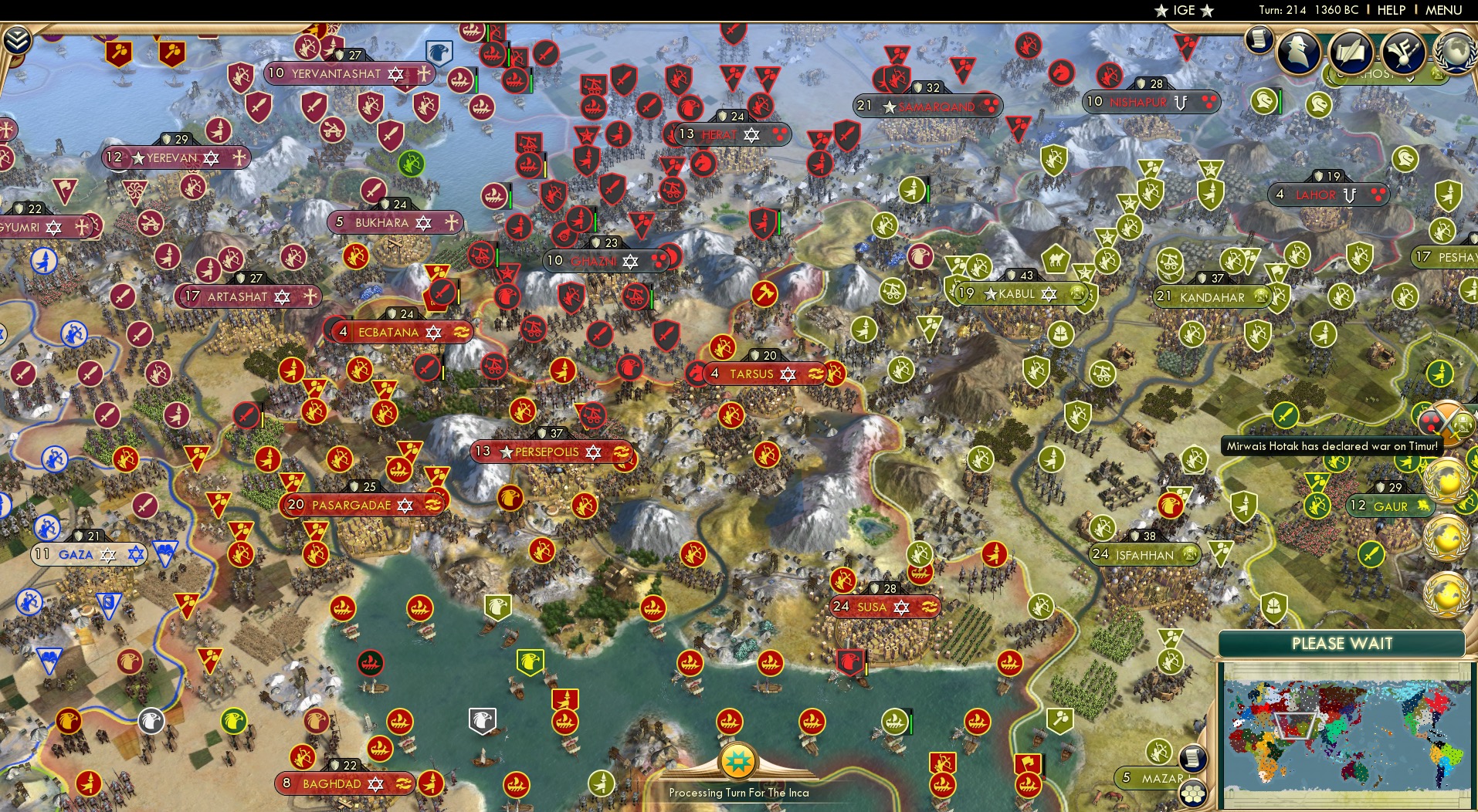Select the camel caravan unit icon near Kandahar
1478x812 pixels.
(1056, 259)
